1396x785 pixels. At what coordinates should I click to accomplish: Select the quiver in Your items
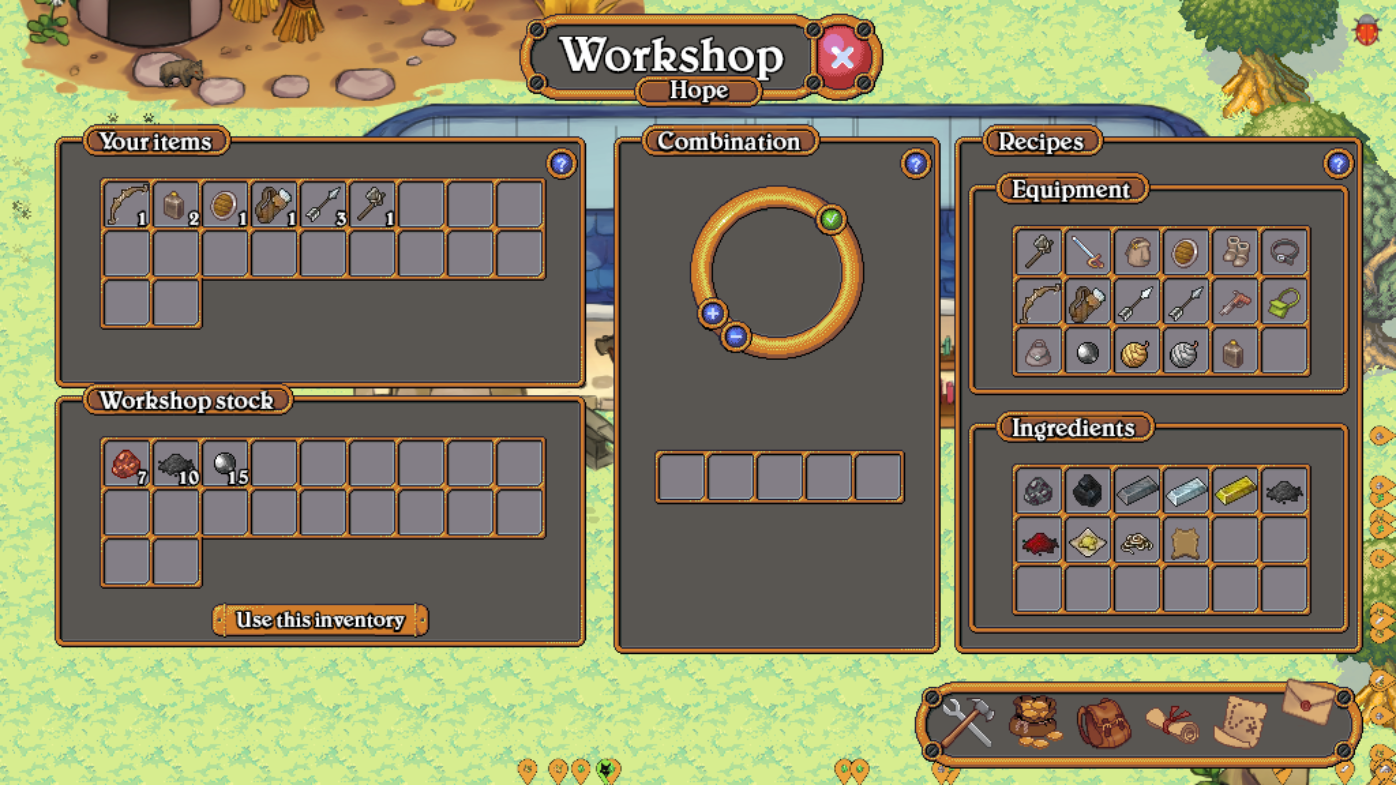274,204
